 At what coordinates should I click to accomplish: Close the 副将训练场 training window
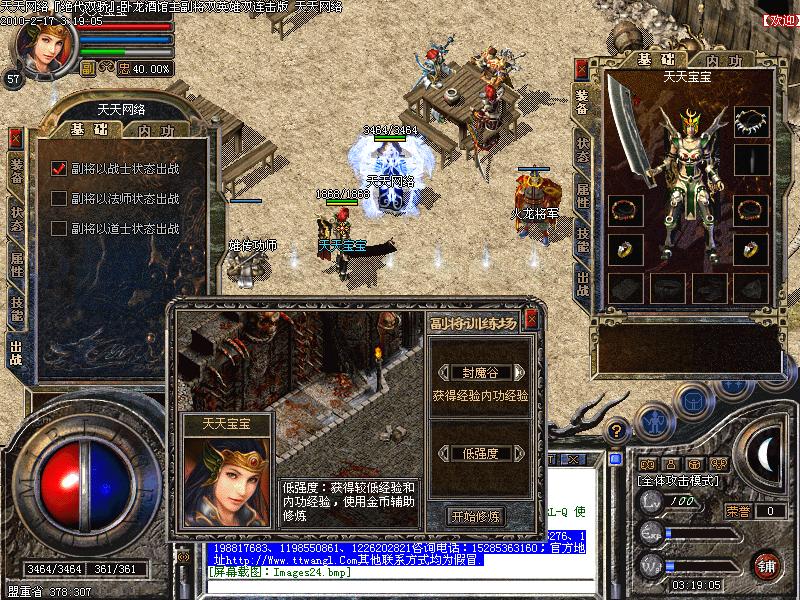[x=531, y=319]
